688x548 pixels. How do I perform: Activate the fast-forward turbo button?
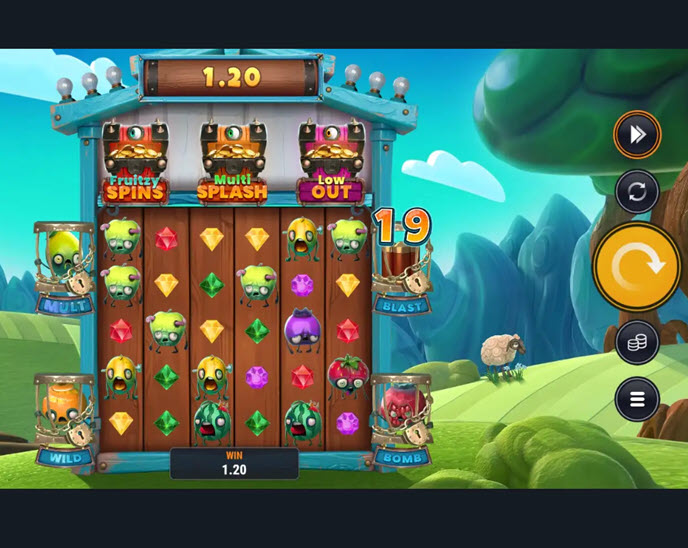click(x=637, y=134)
